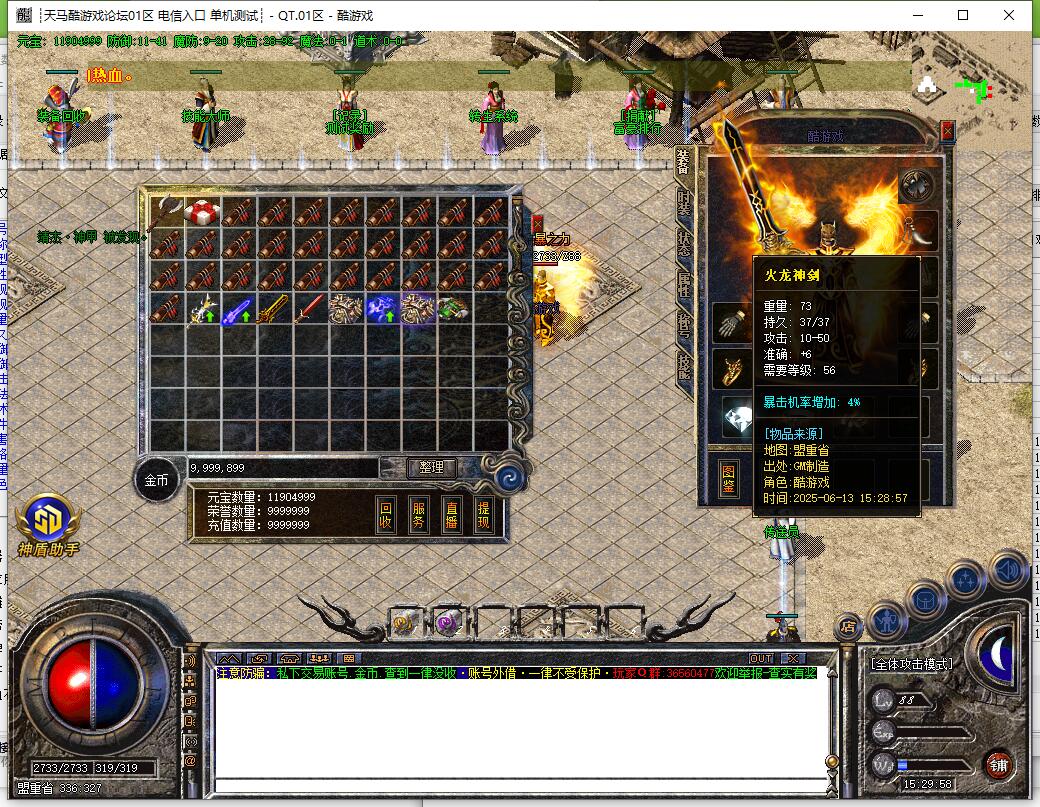Close the character equipment panel
Viewport: 1040px width, 807px height.
(947, 130)
